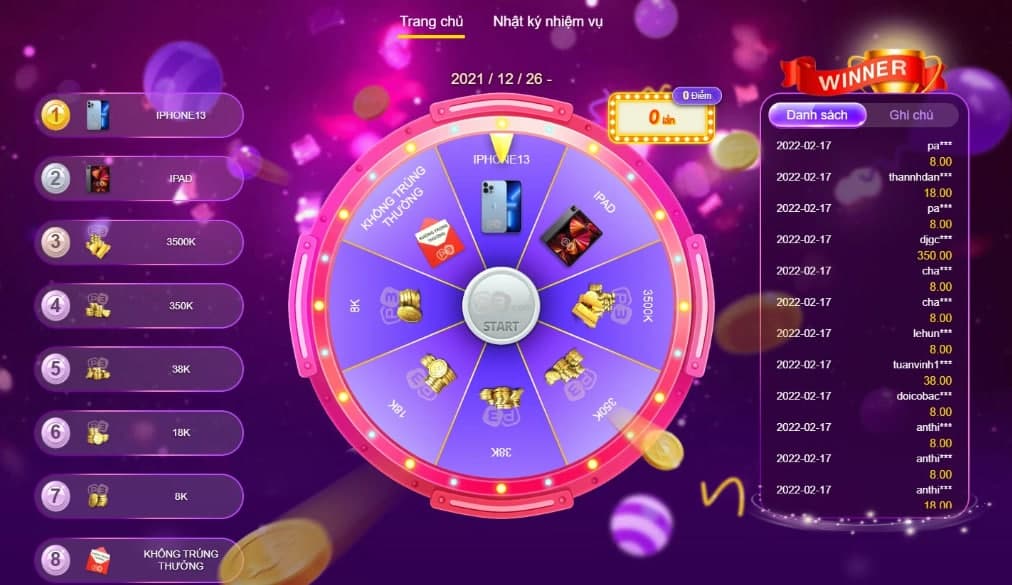
Task: Click the 0 Điểm points badge
Action: point(696,96)
